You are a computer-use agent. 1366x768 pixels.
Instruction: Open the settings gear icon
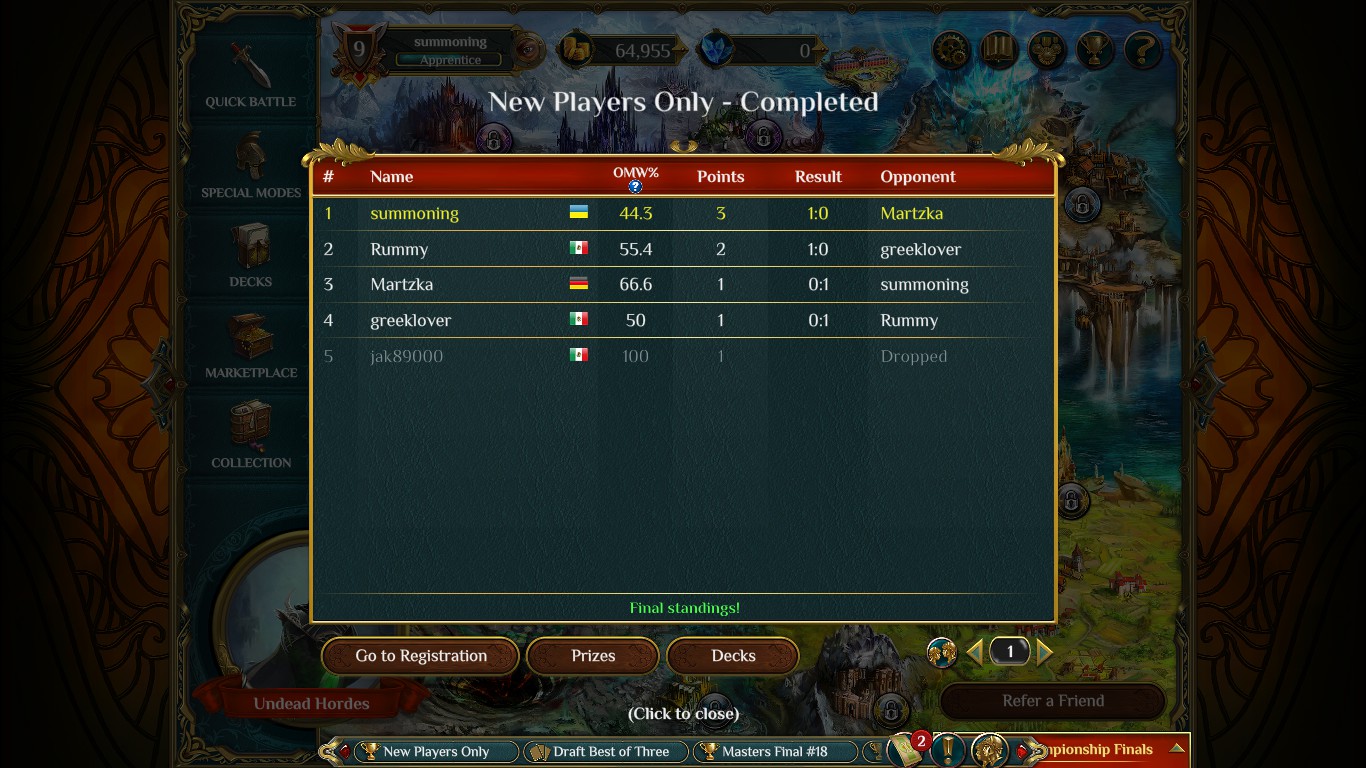tap(950, 50)
